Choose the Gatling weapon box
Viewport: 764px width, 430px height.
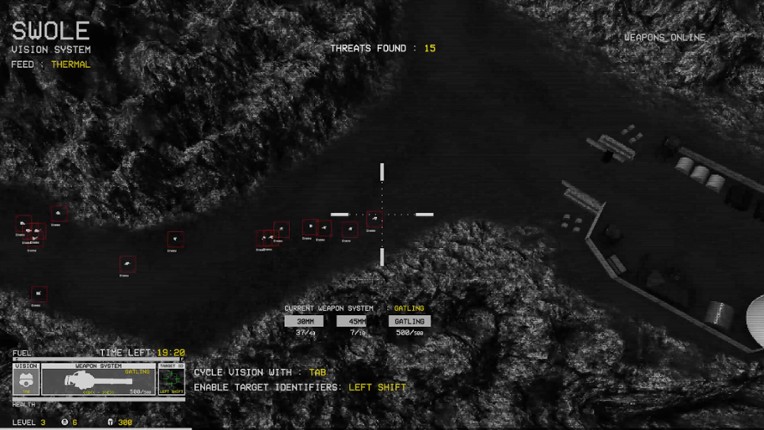[409, 321]
